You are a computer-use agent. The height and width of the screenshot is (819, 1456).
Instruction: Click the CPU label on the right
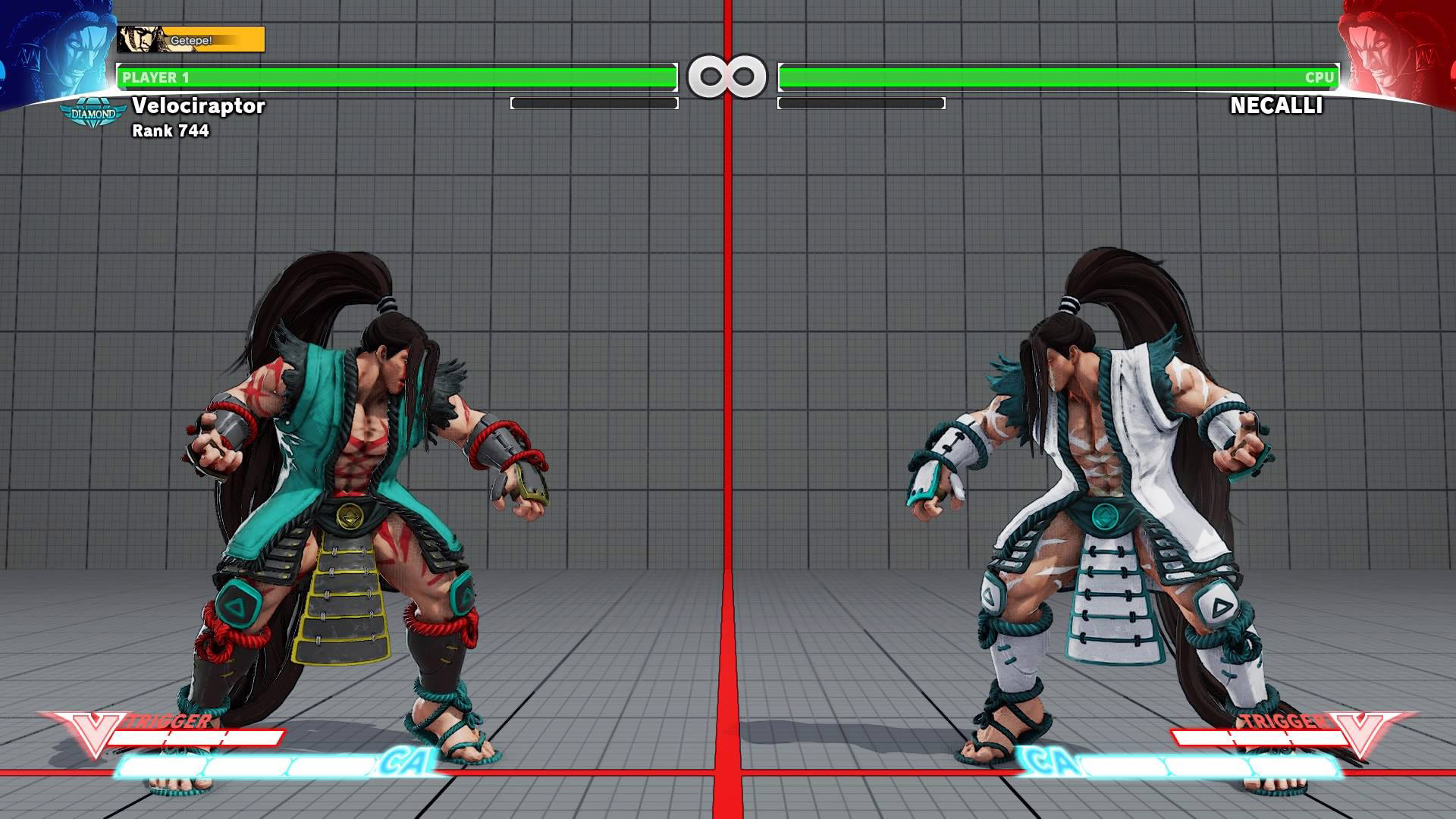click(x=1322, y=75)
